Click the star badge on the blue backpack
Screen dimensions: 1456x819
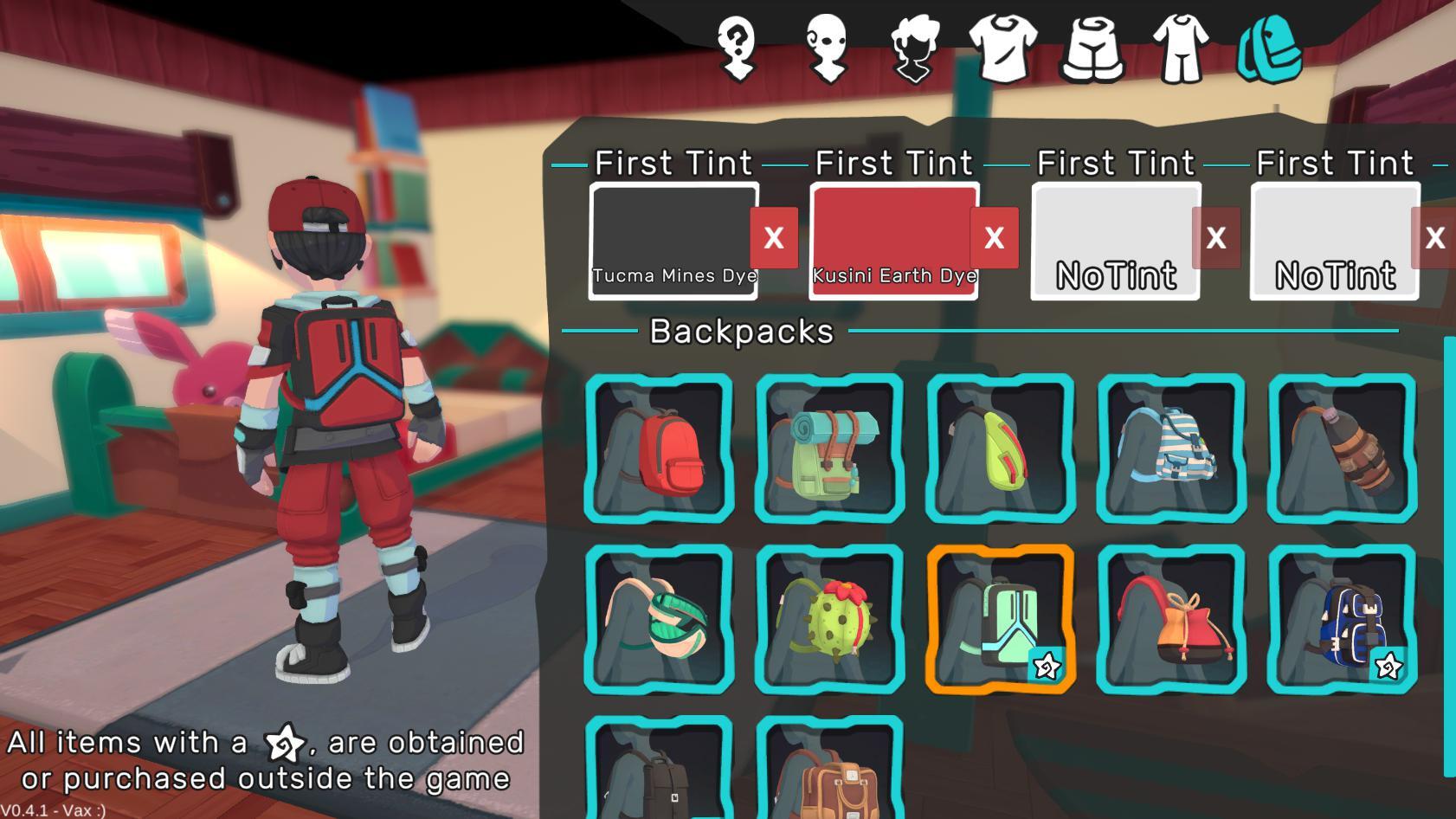click(1388, 667)
